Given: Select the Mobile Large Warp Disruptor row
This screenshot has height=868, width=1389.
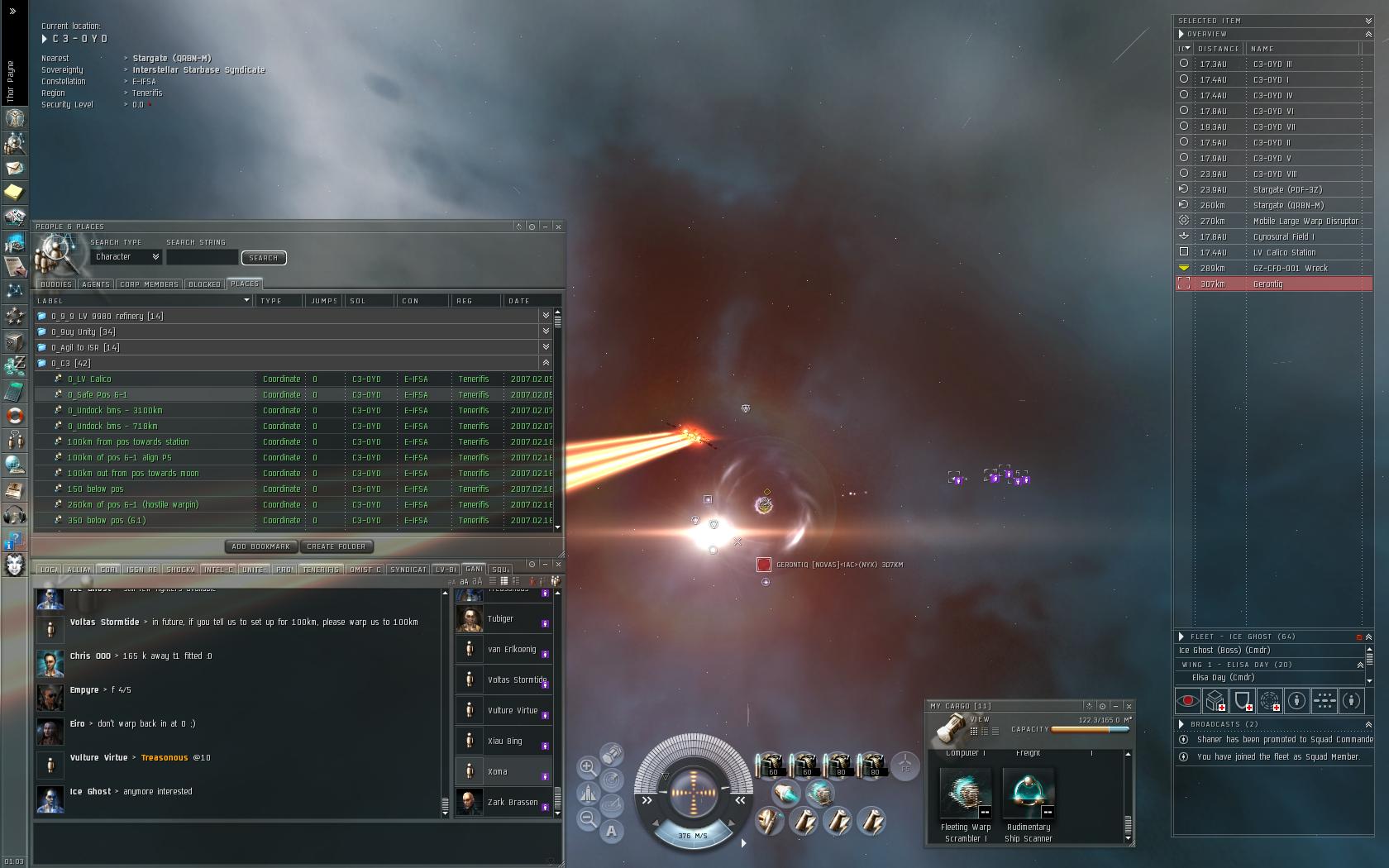Looking at the screenshot, I should pos(1305,222).
